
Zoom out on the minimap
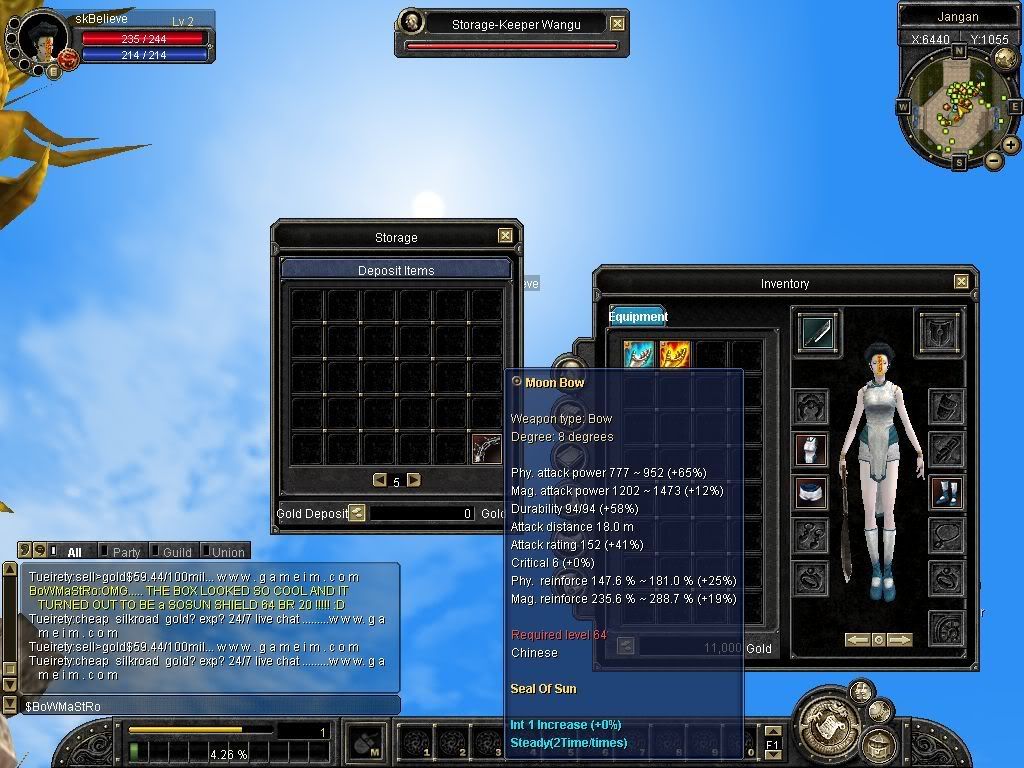tap(994, 160)
